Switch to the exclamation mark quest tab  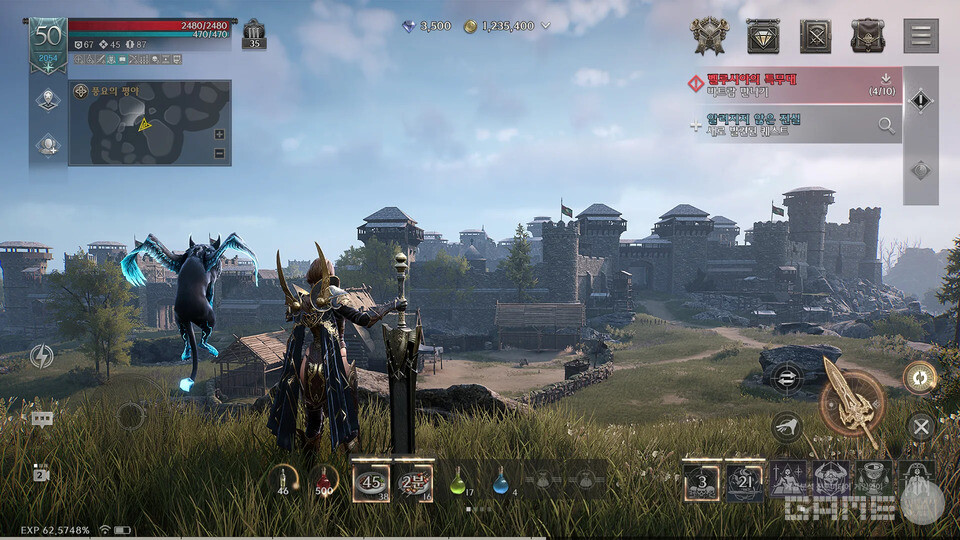click(x=920, y=101)
